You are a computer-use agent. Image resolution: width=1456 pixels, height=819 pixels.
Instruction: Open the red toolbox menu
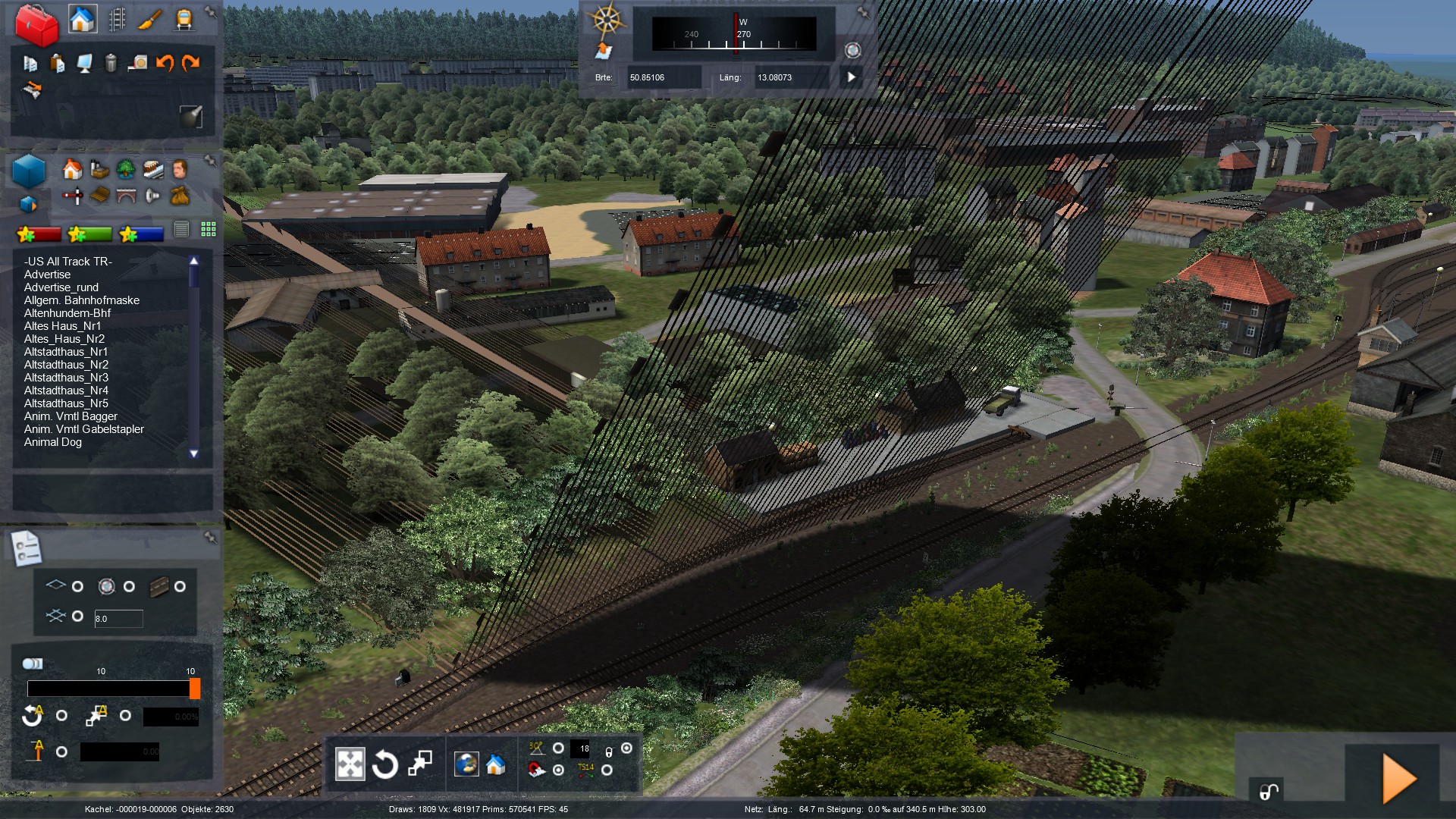[36, 24]
